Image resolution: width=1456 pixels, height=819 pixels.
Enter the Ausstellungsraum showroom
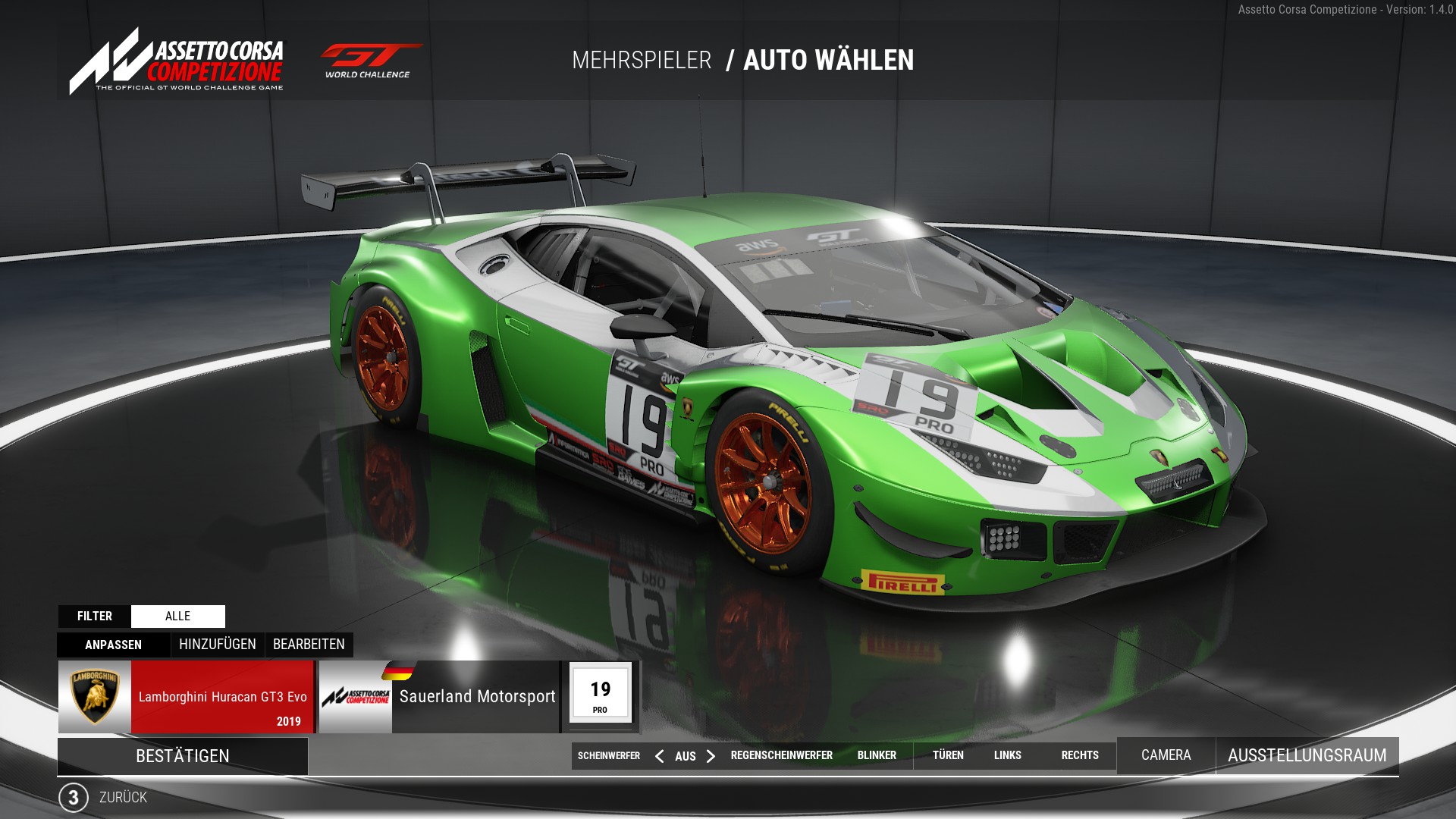coord(1307,755)
